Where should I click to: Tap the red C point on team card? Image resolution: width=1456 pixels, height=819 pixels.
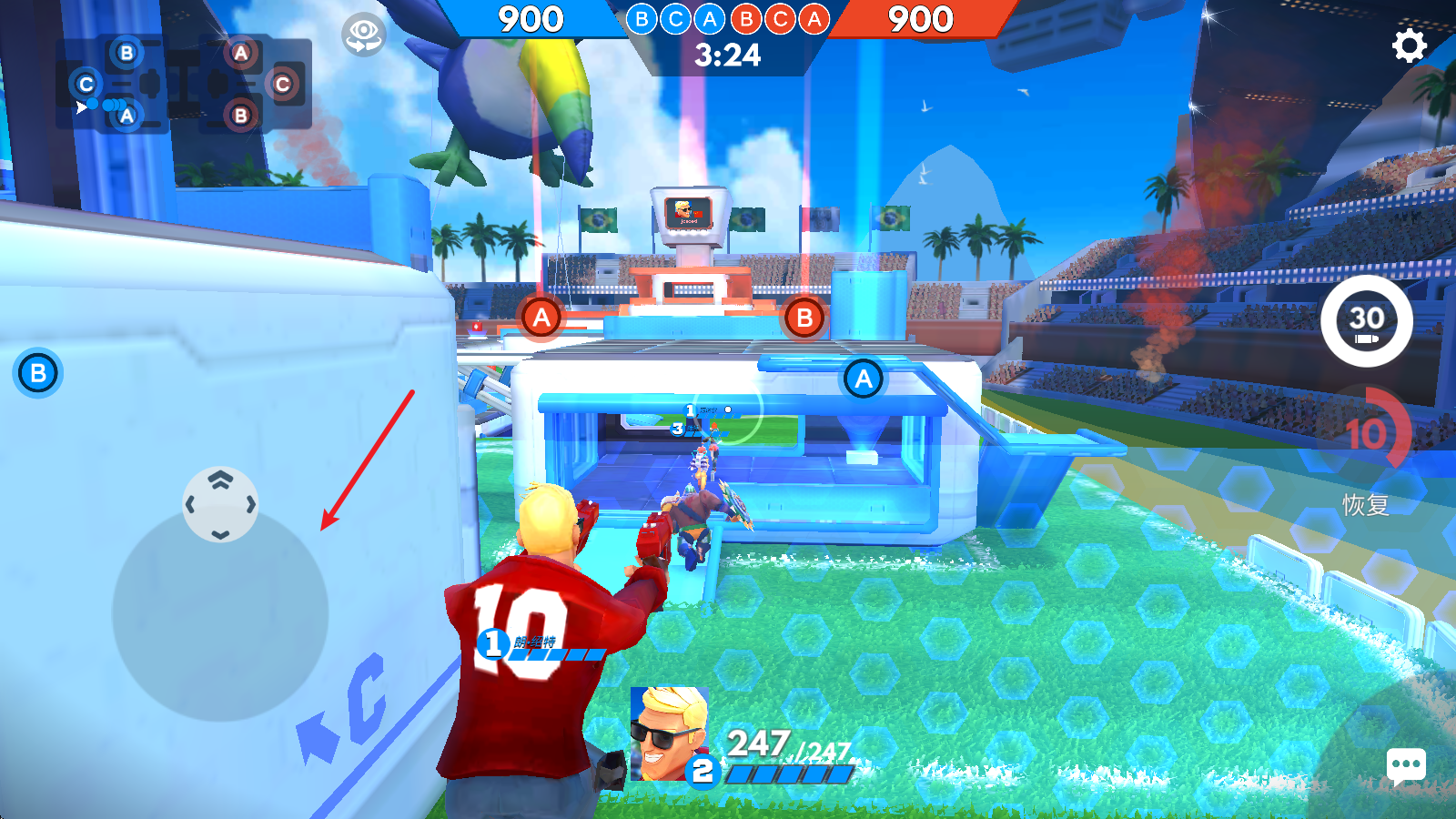[x=282, y=85]
